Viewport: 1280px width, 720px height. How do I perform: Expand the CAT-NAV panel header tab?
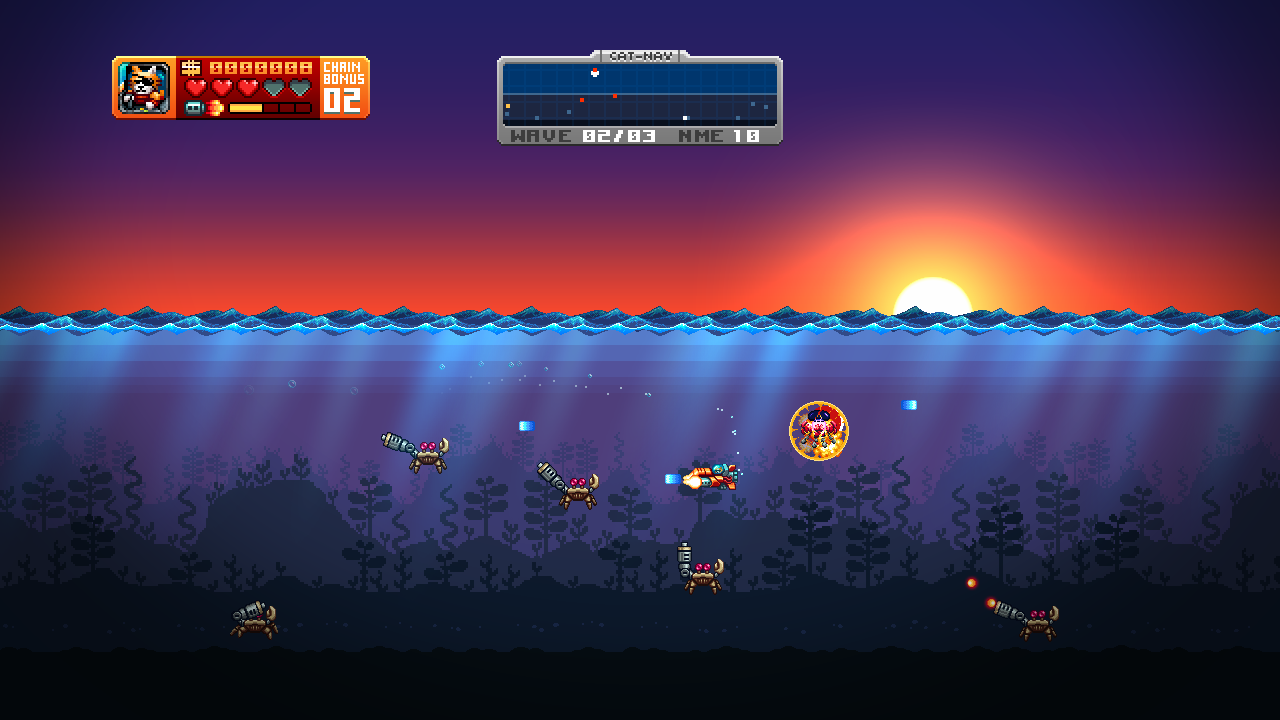pos(640,57)
